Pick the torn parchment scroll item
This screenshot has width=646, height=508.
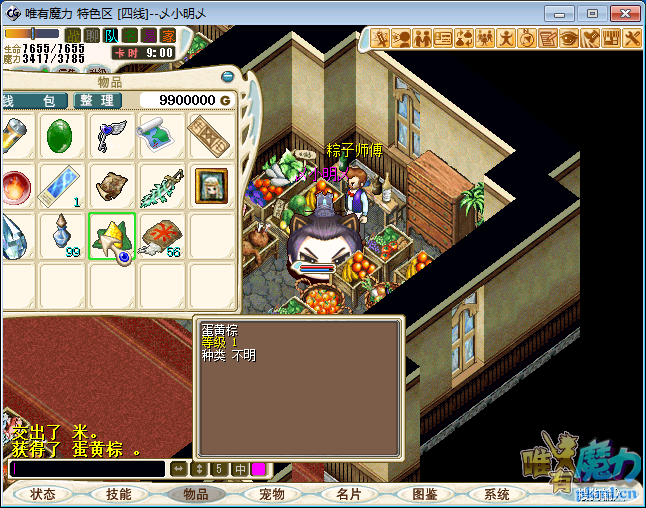111,185
